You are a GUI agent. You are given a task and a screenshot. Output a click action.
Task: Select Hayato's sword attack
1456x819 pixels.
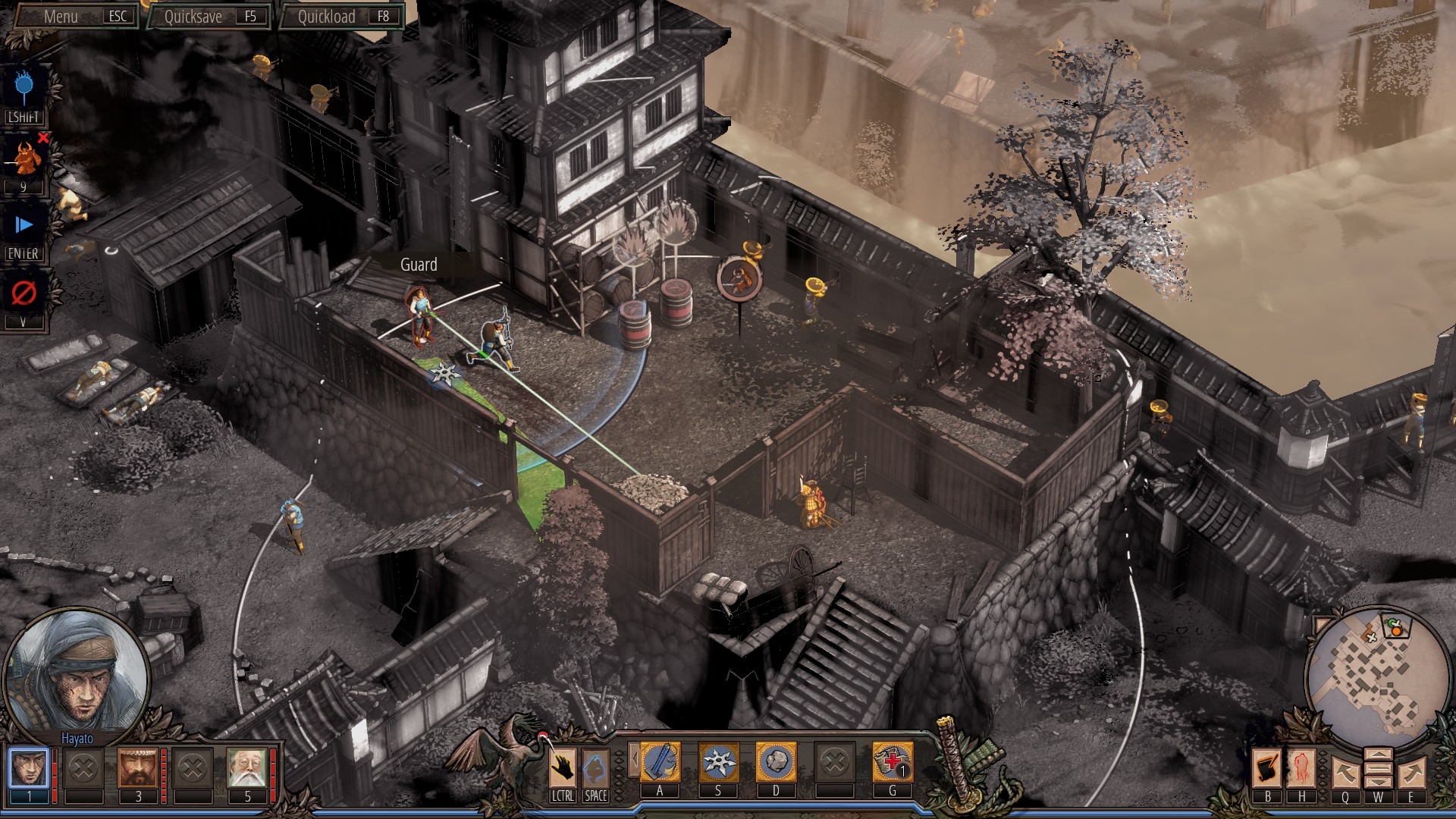coord(661,761)
